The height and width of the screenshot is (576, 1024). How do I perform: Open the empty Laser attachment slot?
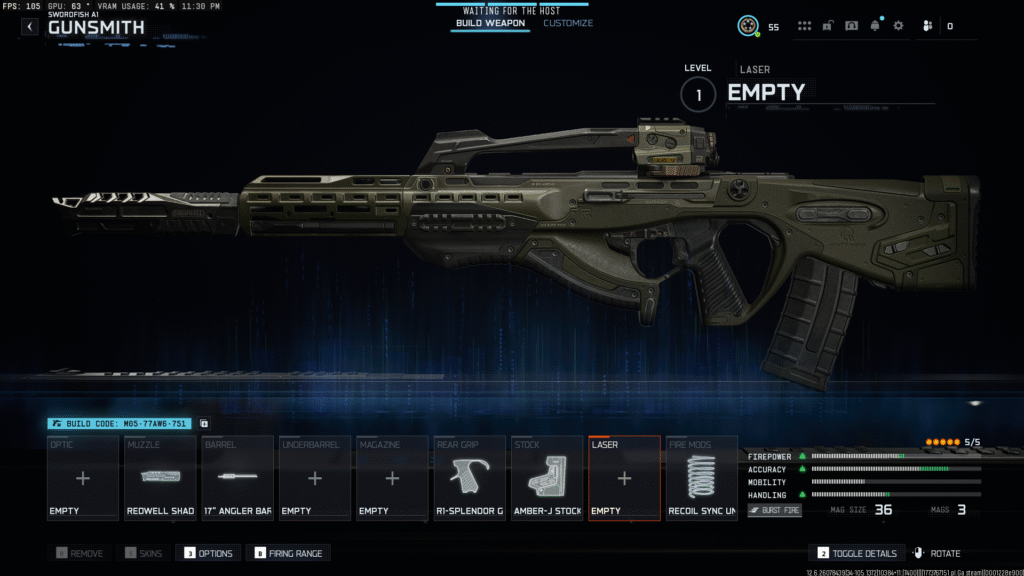[x=624, y=478]
